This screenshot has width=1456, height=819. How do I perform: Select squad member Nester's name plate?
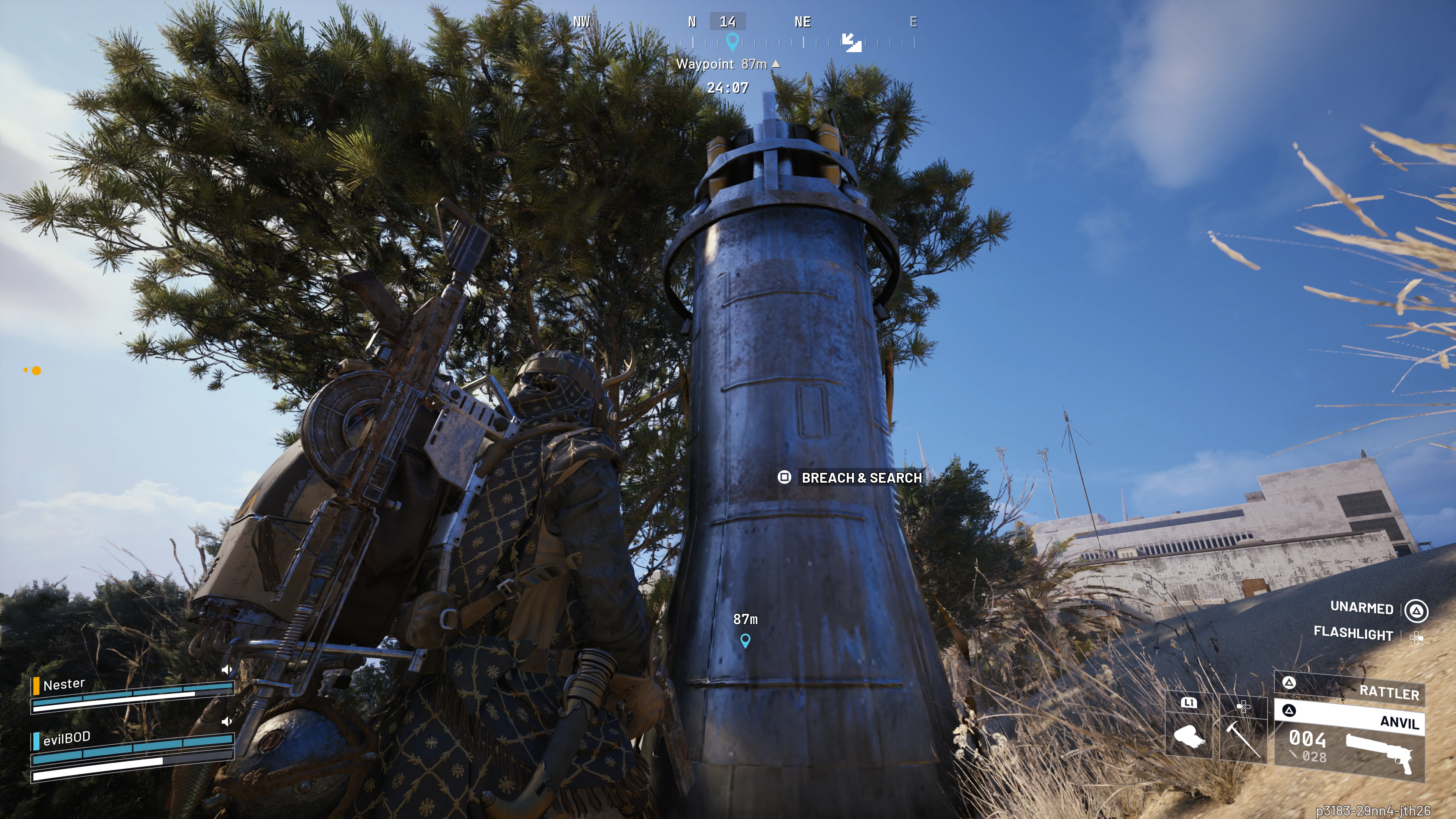click(x=64, y=684)
